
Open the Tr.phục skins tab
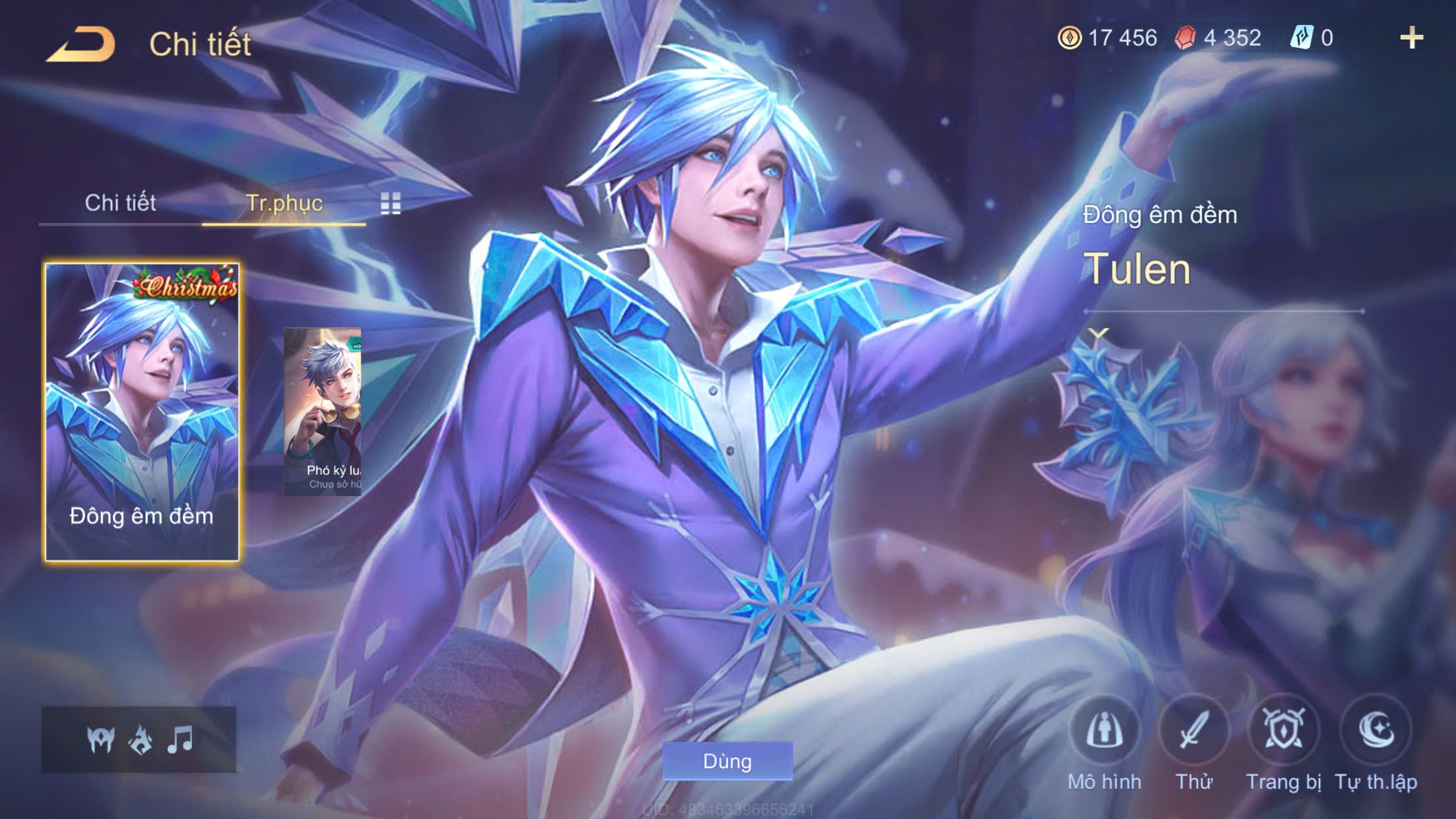click(284, 202)
